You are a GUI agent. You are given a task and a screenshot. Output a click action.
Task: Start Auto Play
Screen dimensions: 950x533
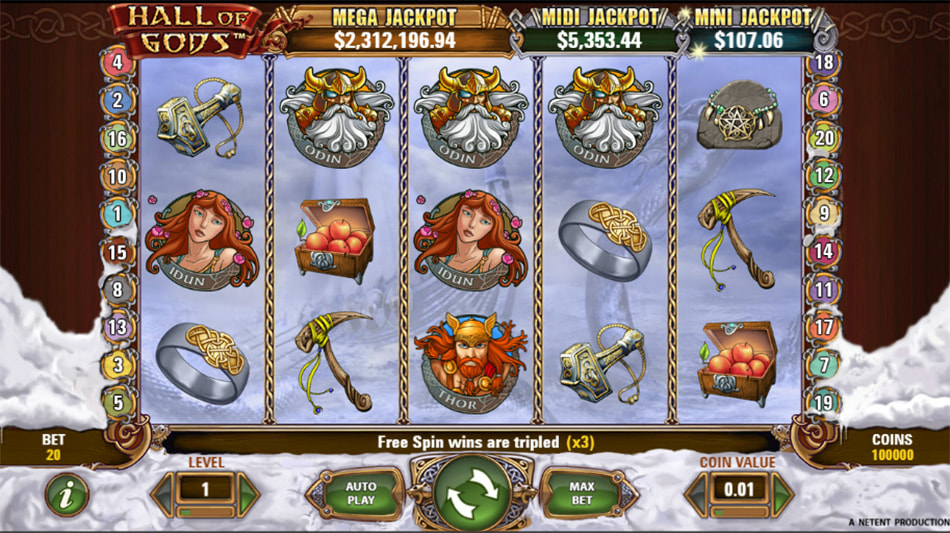(x=361, y=494)
